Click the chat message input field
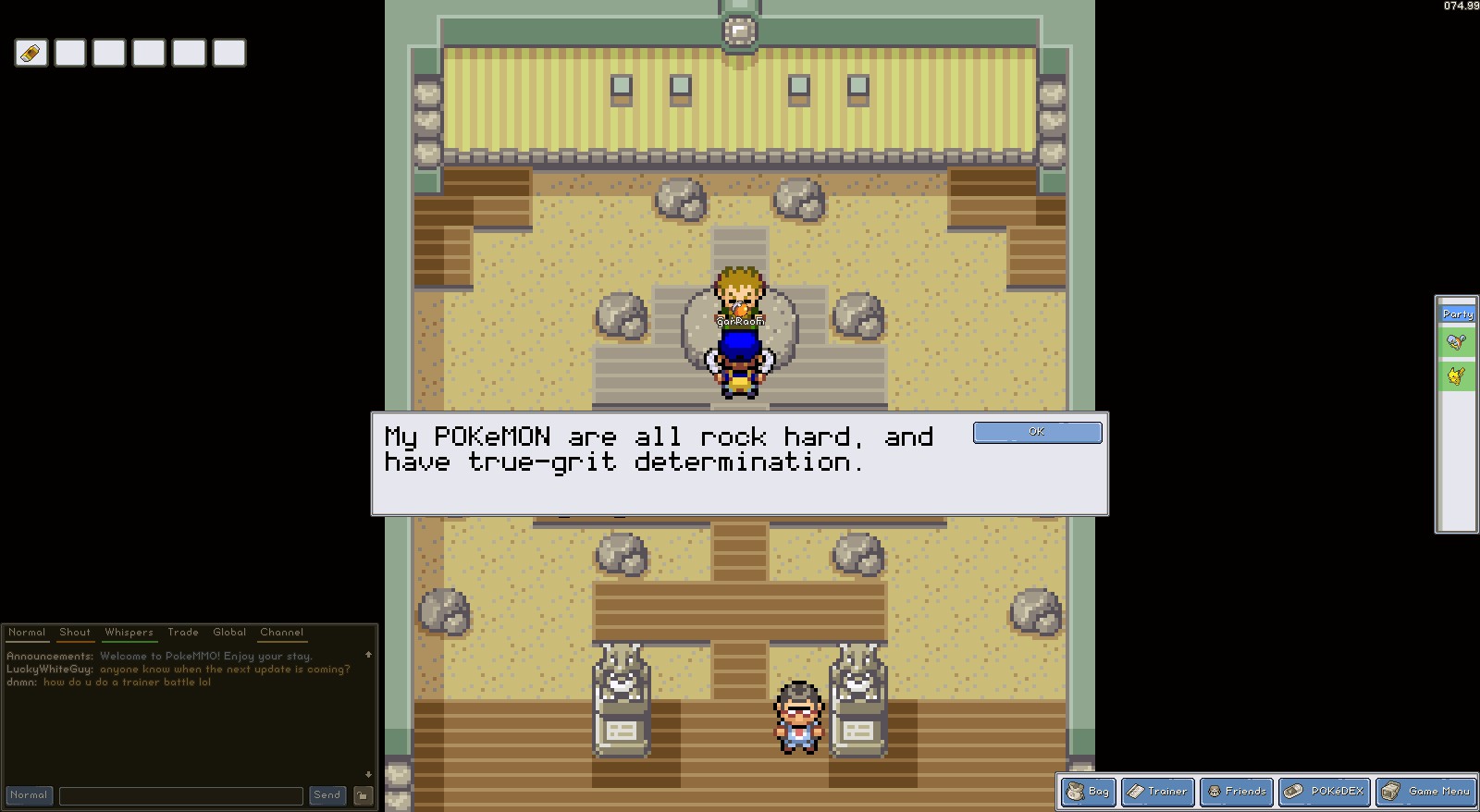 pos(180,794)
